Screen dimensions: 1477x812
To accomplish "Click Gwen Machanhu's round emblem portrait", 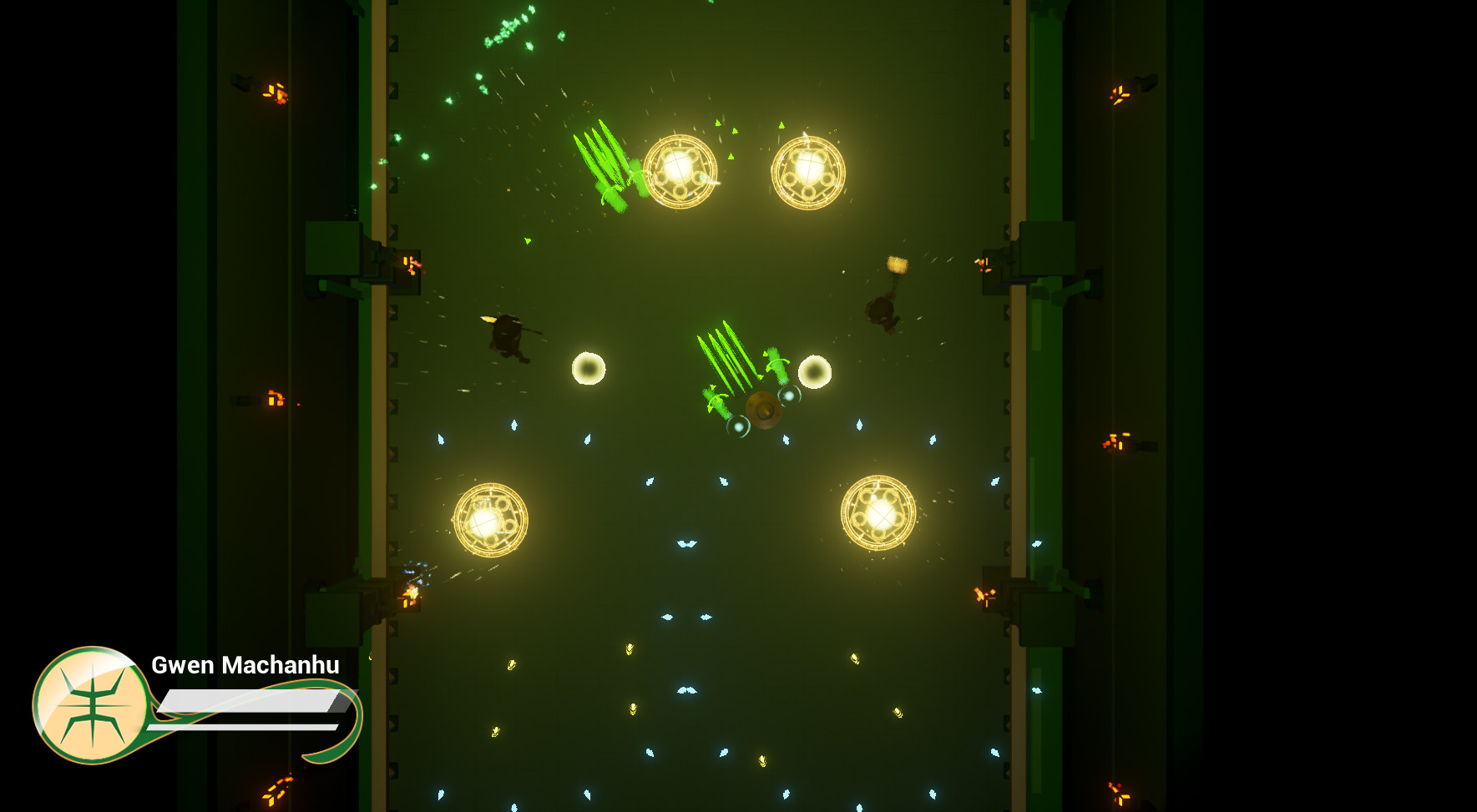I will pos(92,705).
